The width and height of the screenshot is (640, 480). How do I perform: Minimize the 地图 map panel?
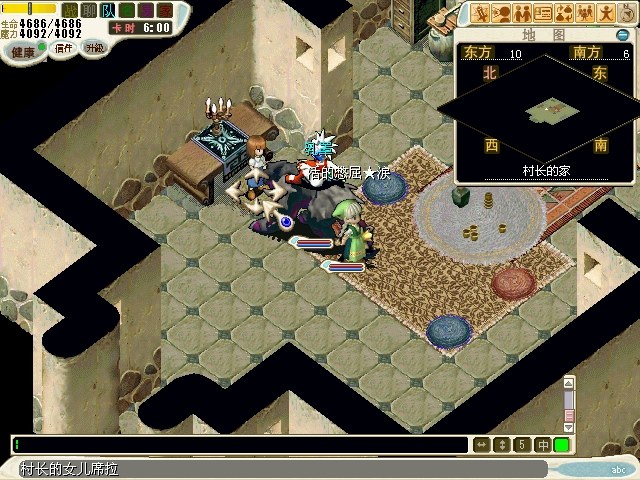click(x=622, y=35)
